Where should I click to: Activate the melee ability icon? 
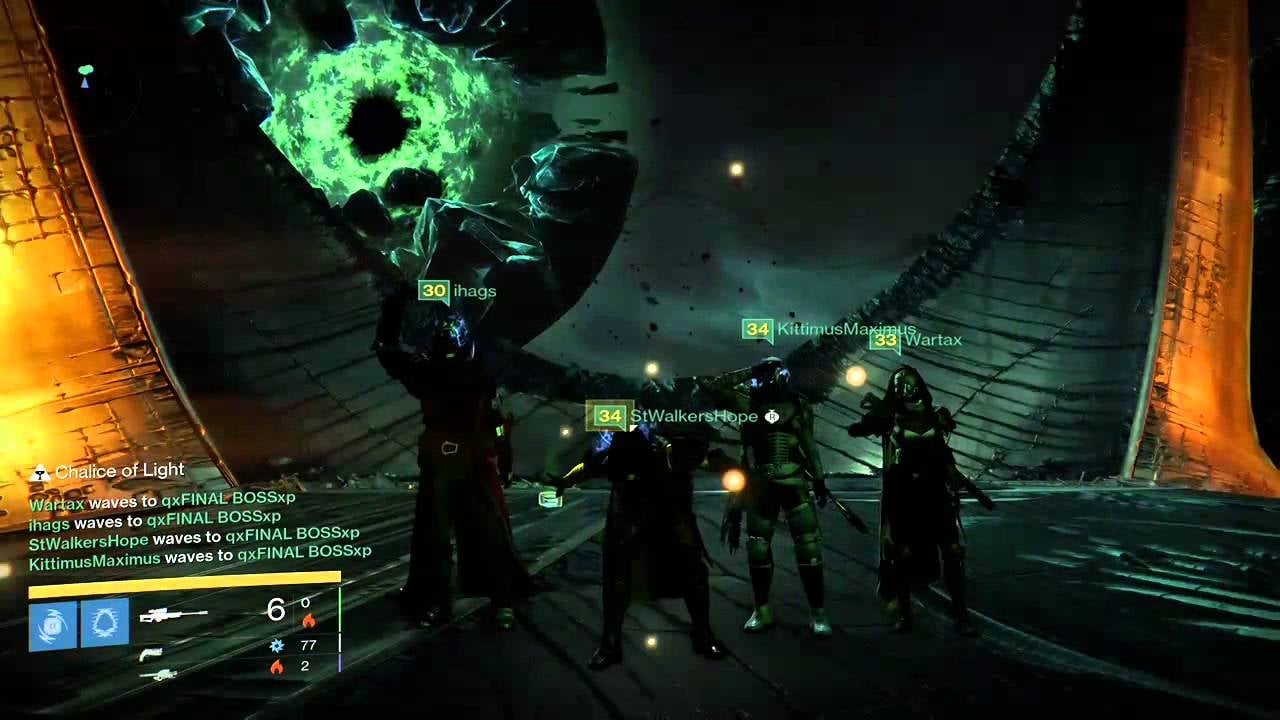click(104, 624)
